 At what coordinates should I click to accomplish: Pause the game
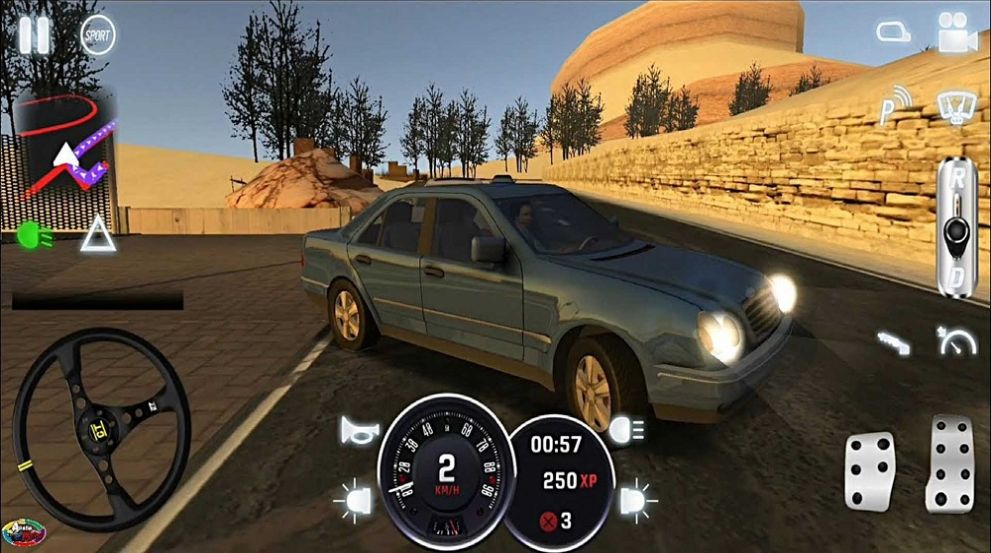click(x=34, y=35)
